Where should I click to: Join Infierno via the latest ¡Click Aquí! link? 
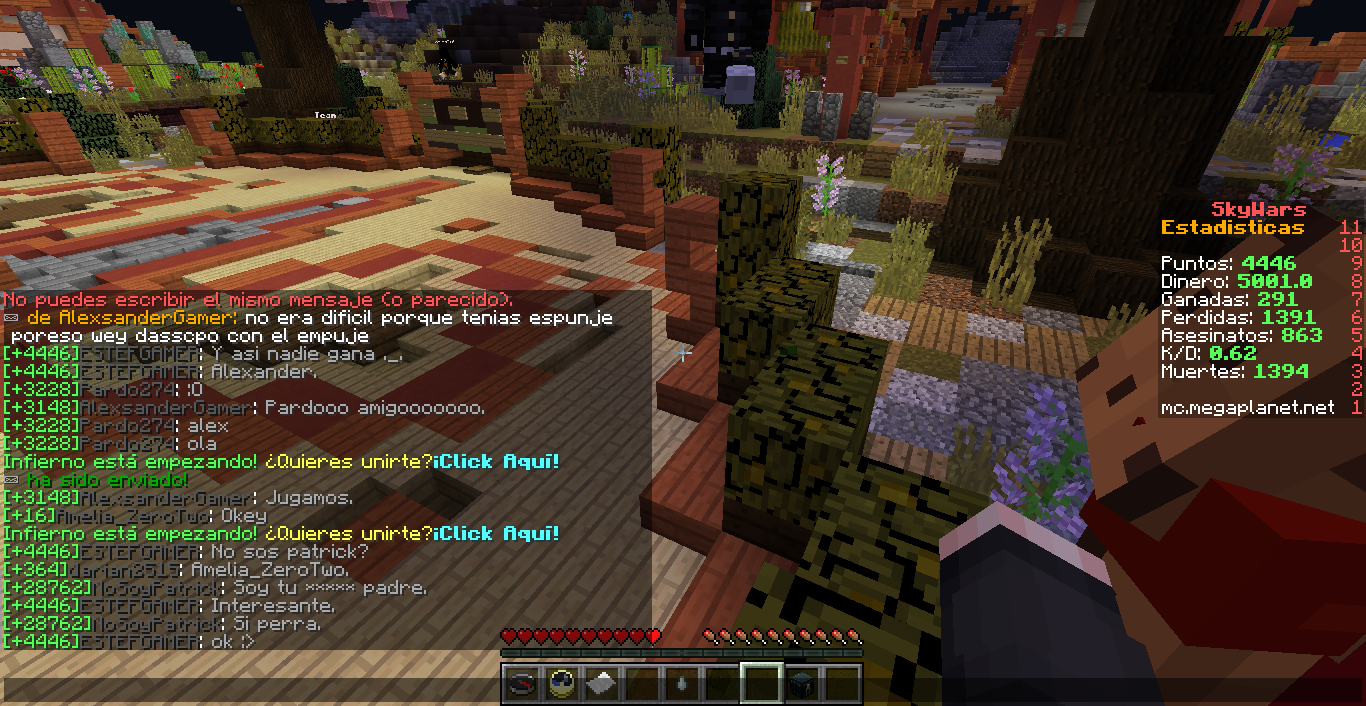(497, 534)
